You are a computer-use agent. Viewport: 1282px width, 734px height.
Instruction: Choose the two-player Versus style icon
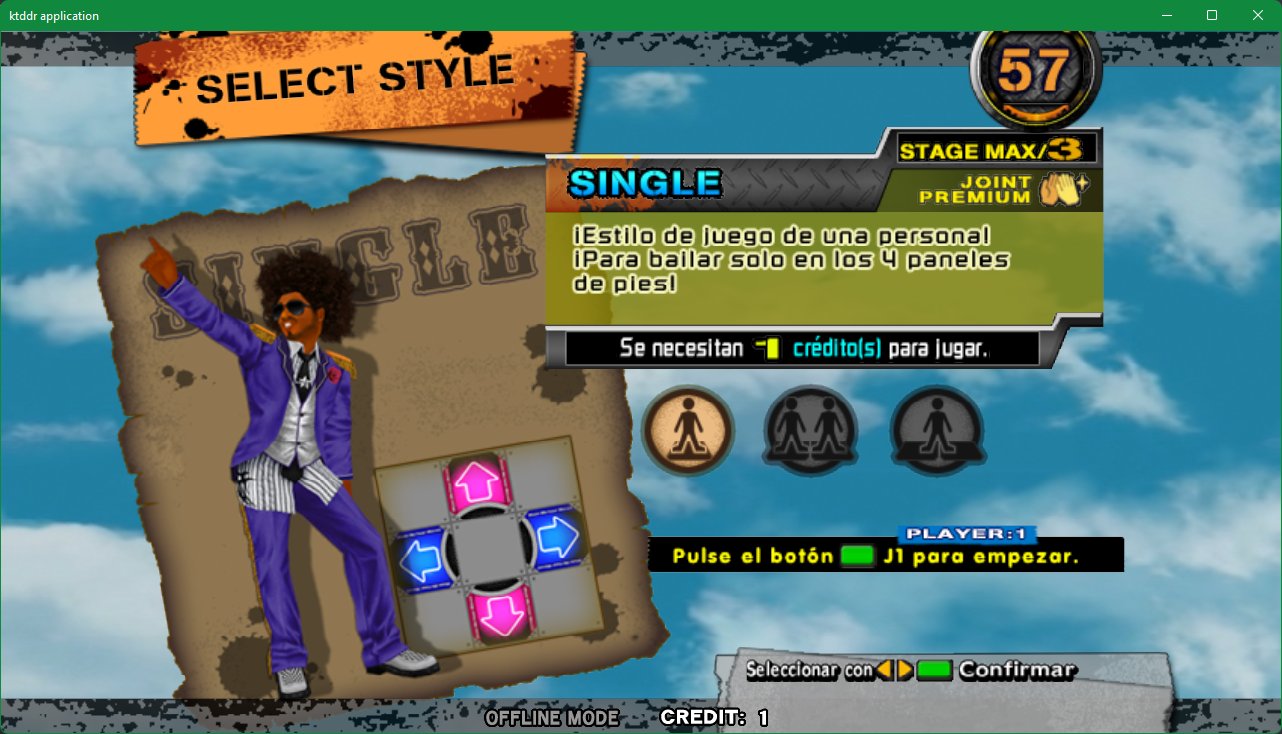pyautogui.click(x=811, y=431)
